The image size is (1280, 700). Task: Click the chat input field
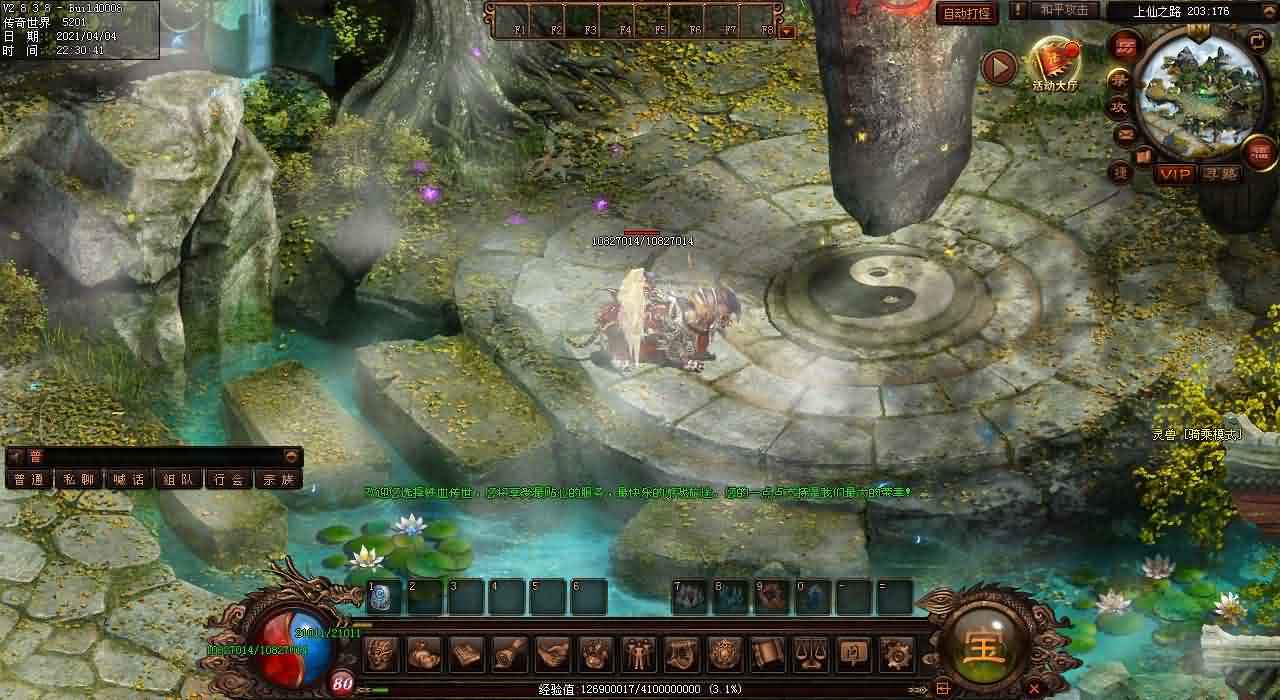pos(160,456)
